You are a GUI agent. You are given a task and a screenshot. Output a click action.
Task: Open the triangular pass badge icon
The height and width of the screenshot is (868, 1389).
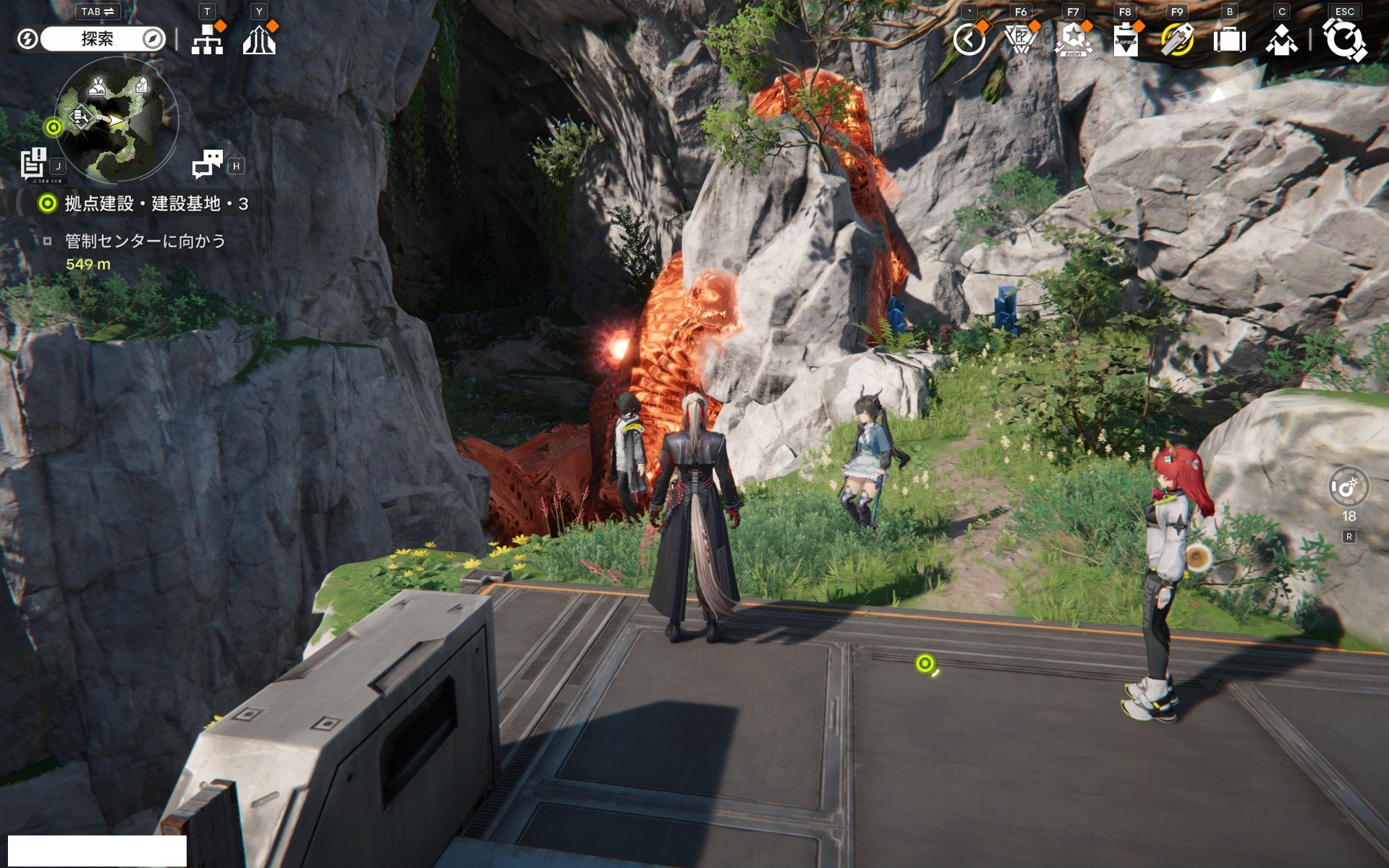(x=1021, y=40)
